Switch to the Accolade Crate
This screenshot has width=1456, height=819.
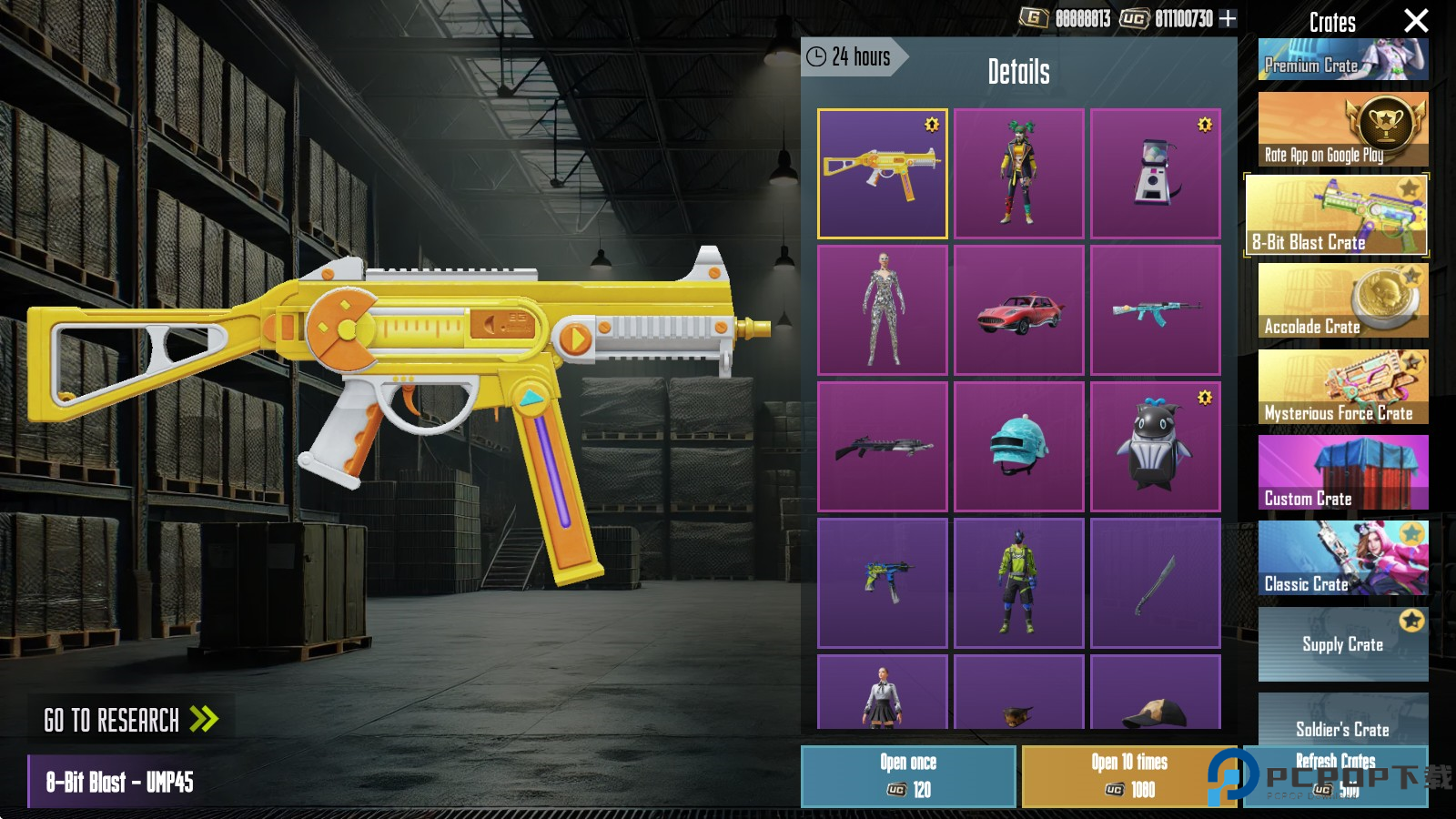click(x=1342, y=300)
